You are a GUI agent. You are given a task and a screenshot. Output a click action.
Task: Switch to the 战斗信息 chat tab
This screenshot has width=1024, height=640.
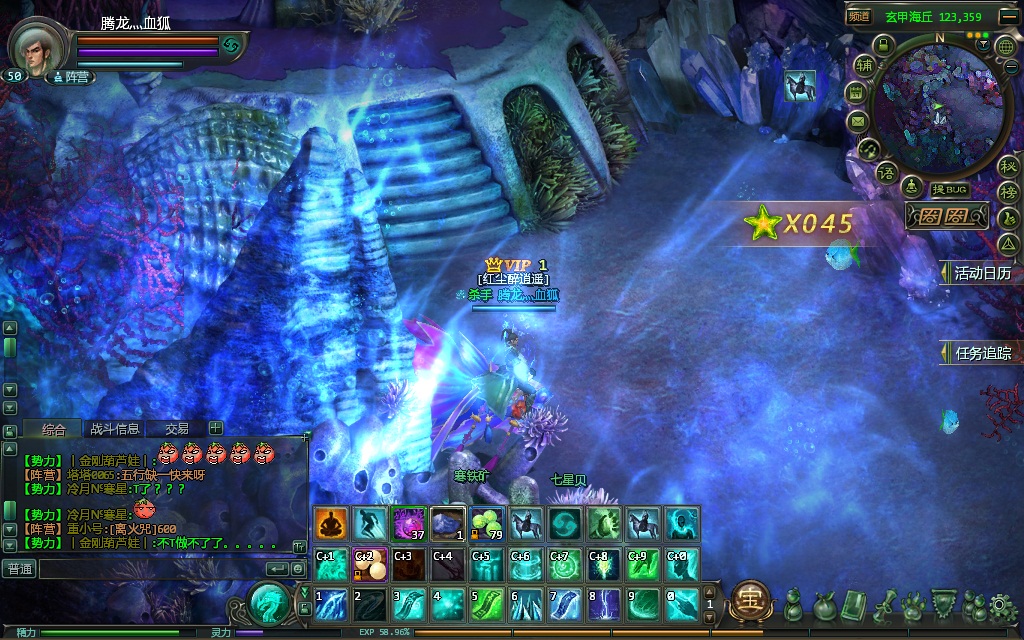(x=115, y=428)
